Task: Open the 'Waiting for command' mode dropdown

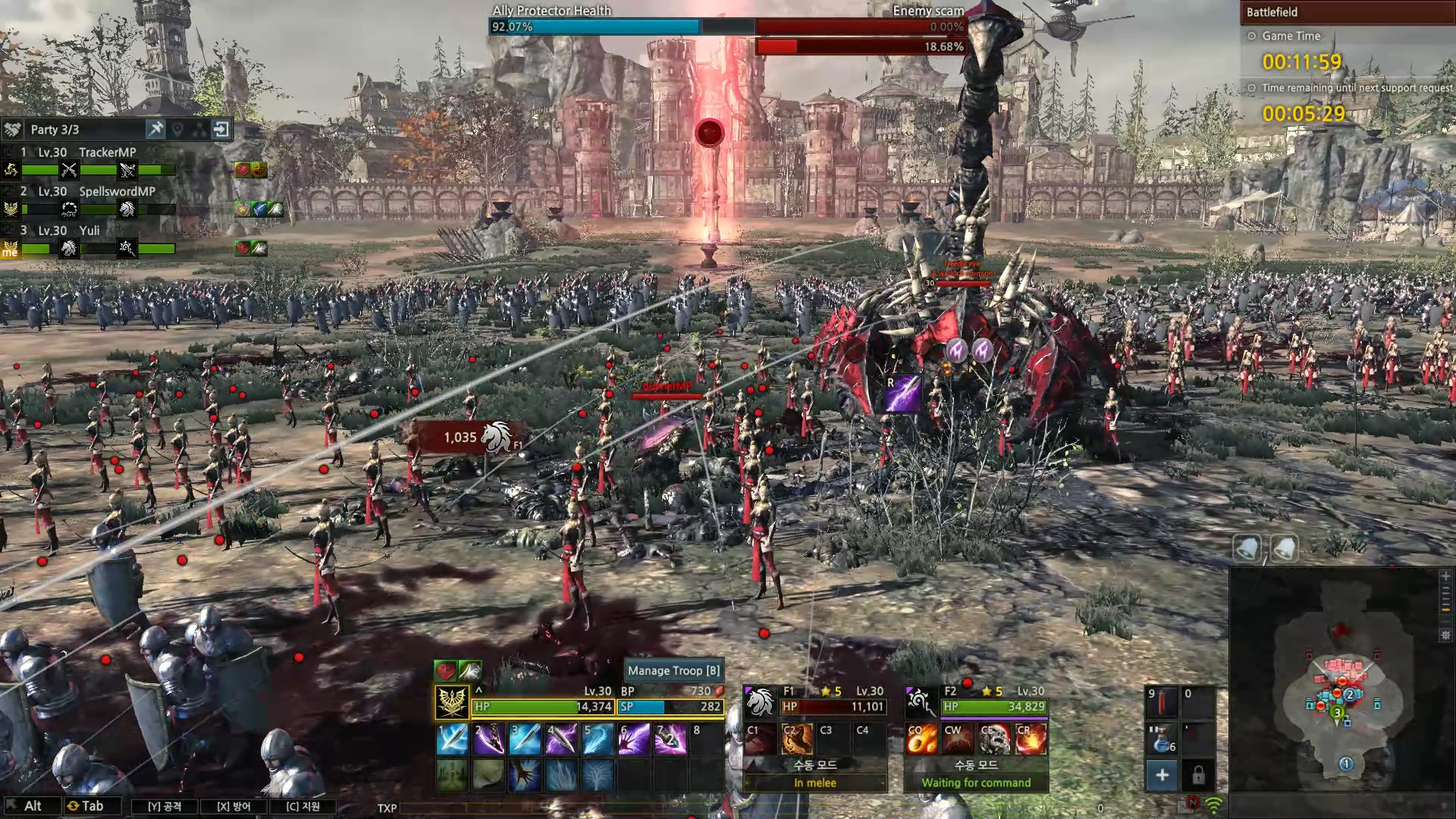Action: click(x=975, y=783)
